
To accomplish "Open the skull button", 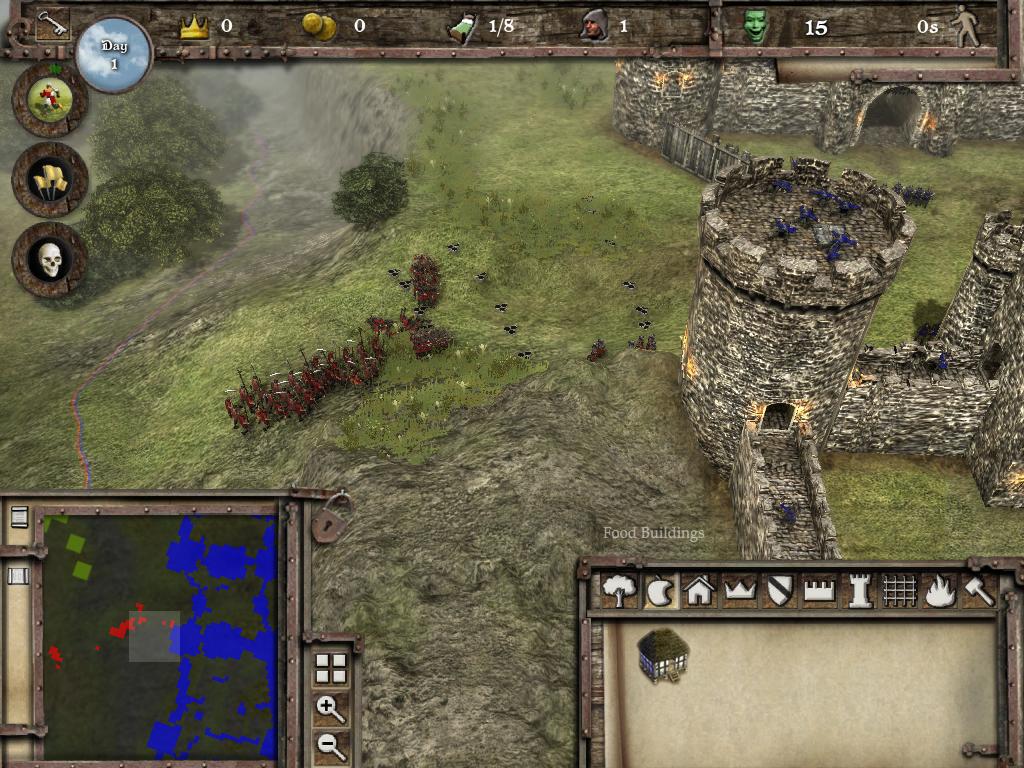I will point(49,259).
